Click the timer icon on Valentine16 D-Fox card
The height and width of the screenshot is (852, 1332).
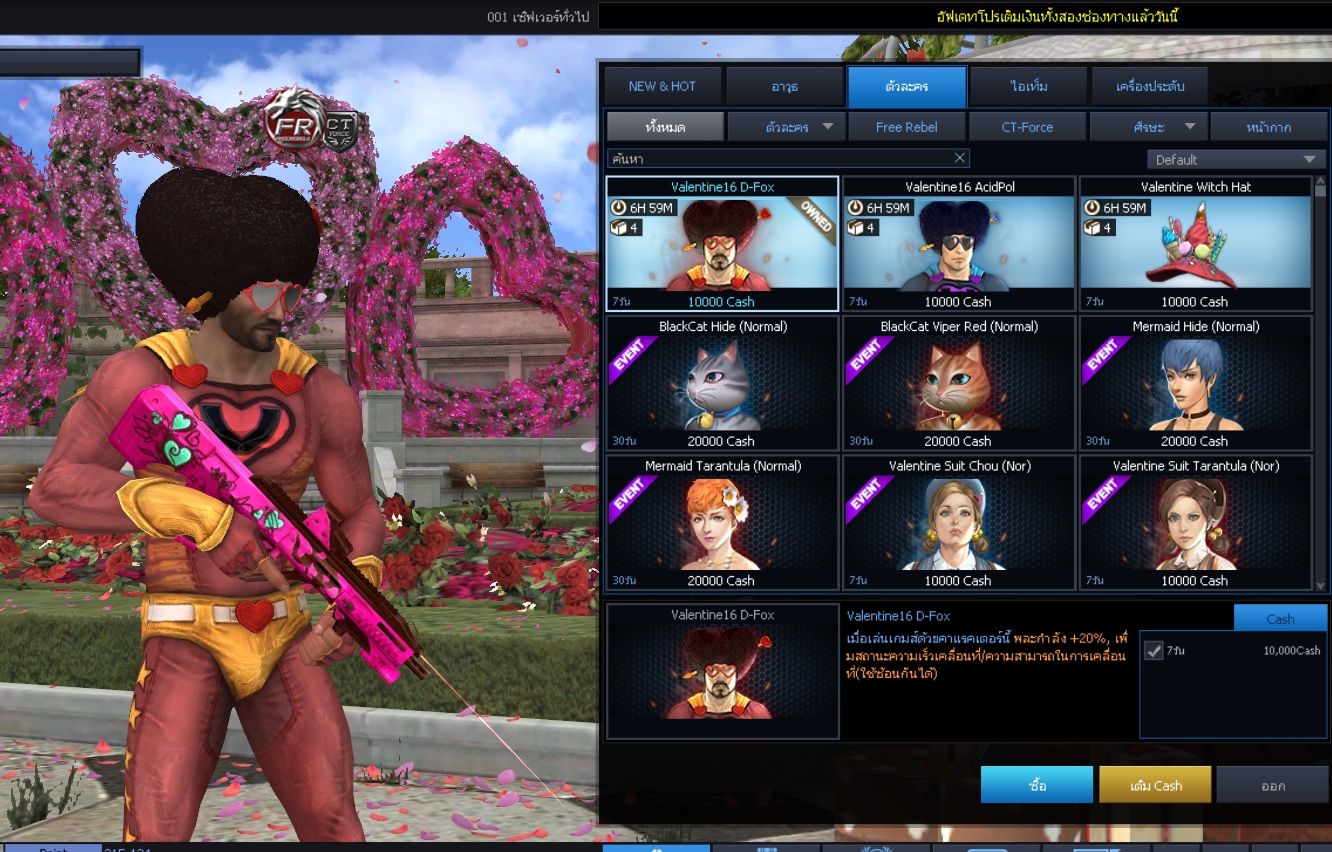click(x=620, y=207)
